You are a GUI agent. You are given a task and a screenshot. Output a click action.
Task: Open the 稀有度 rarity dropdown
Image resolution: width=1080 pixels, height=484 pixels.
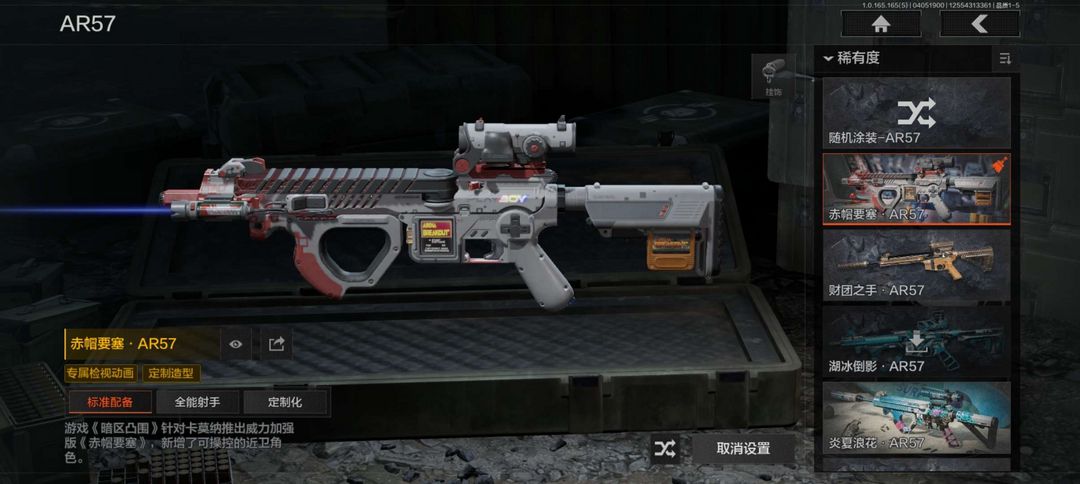click(852, 58)
